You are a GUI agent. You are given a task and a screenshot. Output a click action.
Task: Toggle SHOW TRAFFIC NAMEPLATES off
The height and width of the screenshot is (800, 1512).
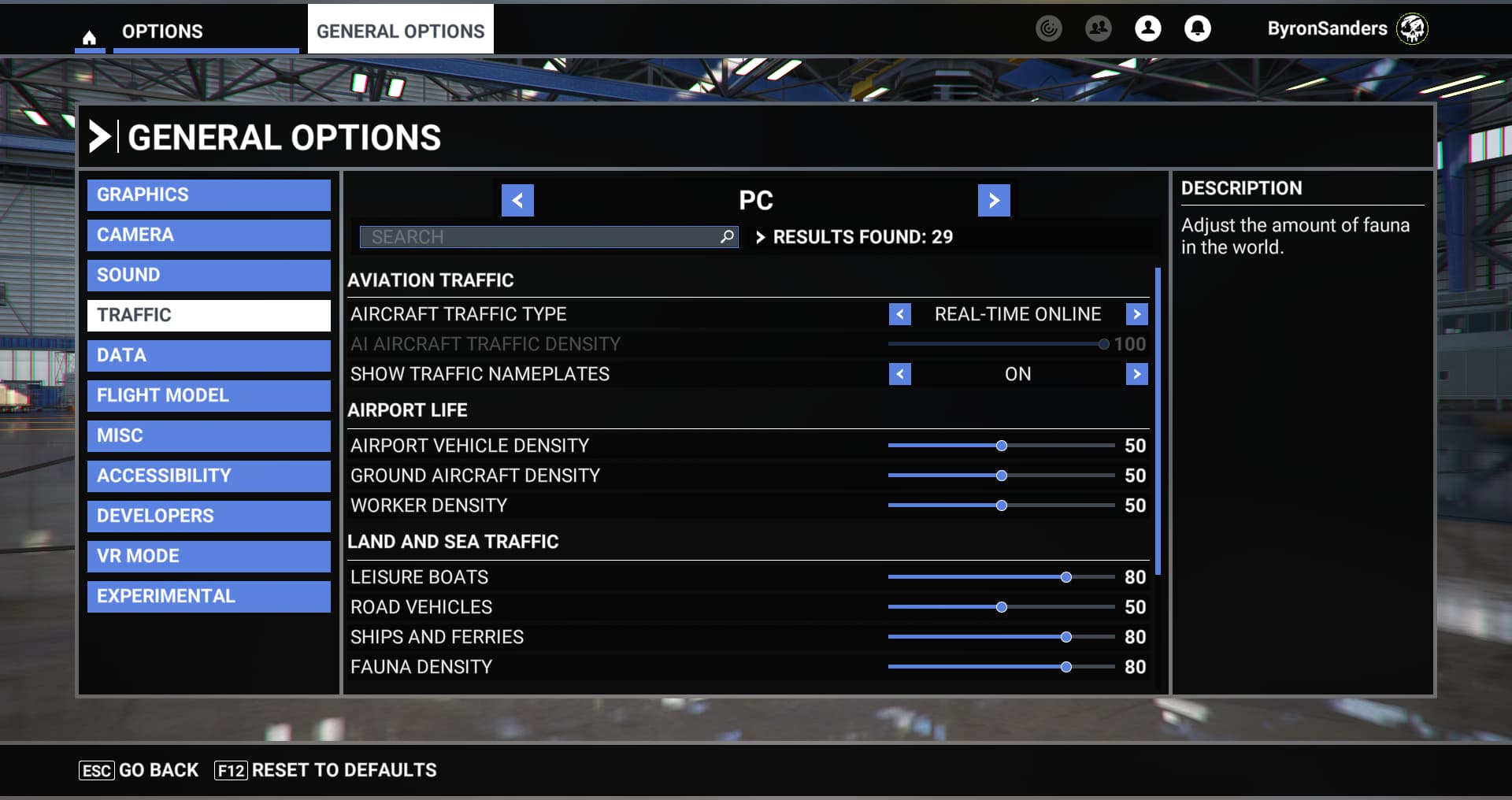pos(1136,374)
